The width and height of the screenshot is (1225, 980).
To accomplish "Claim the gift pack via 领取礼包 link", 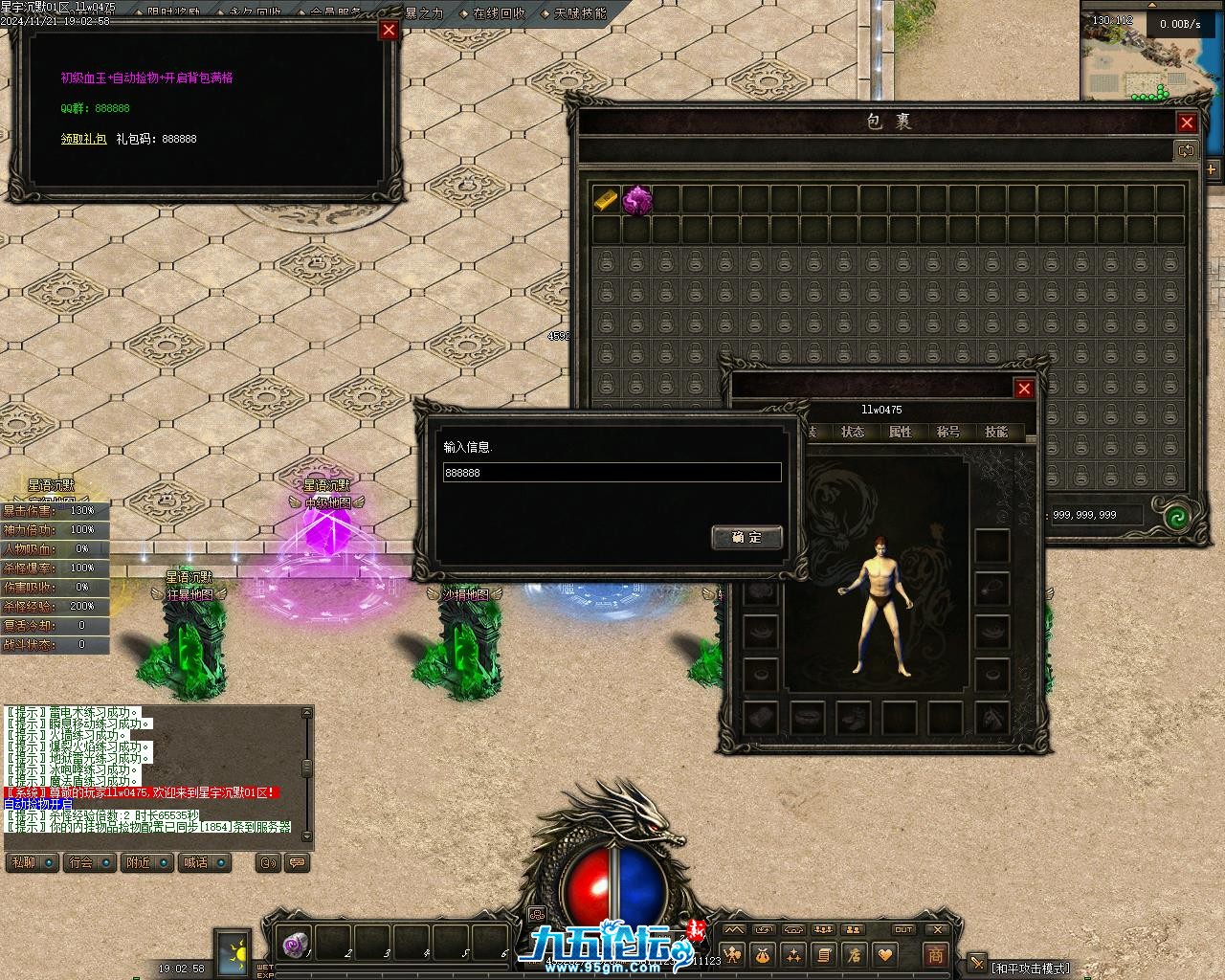I will (x=83, y=139).
